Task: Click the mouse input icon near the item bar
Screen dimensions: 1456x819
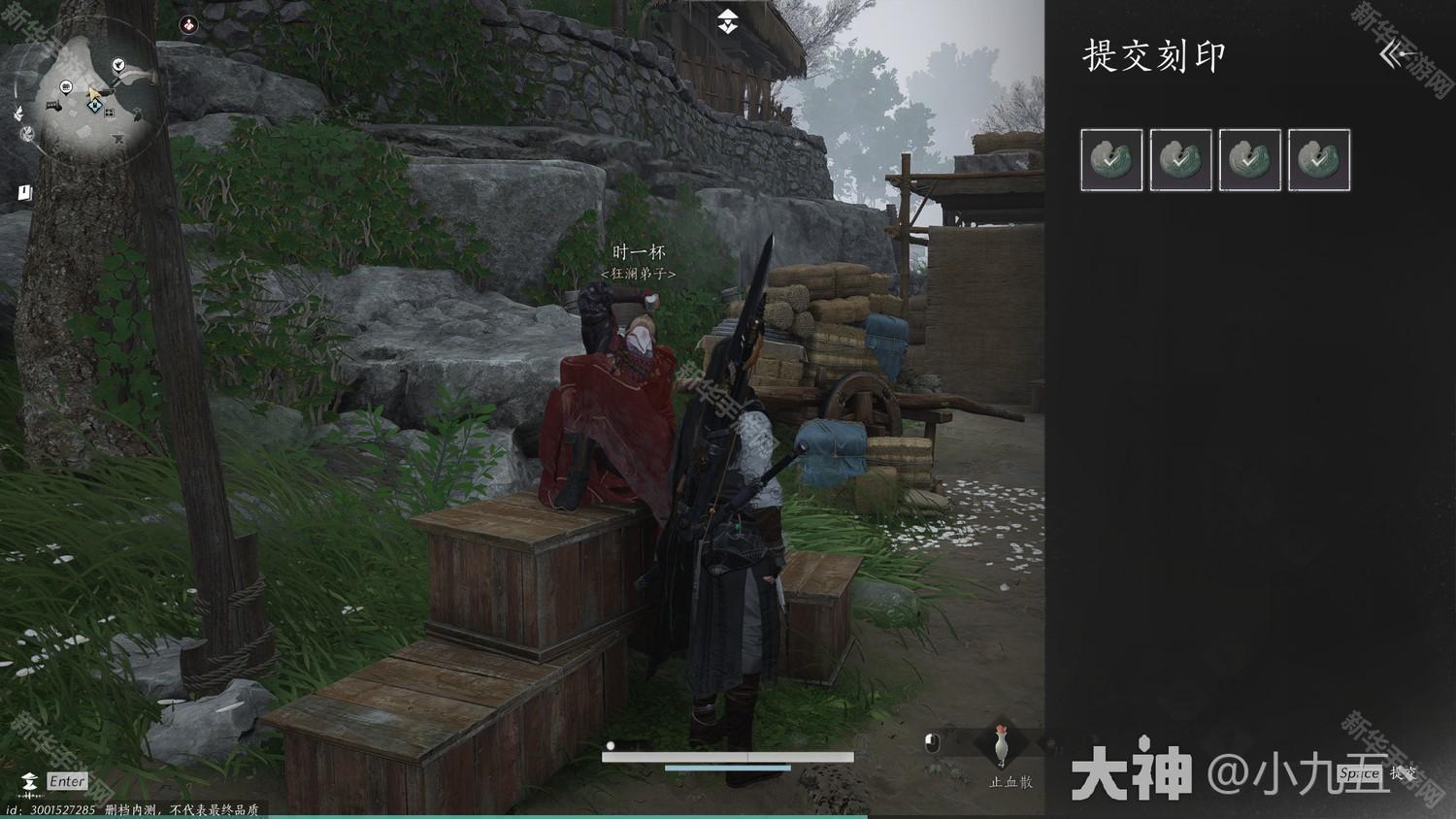Action: point(932,742)
